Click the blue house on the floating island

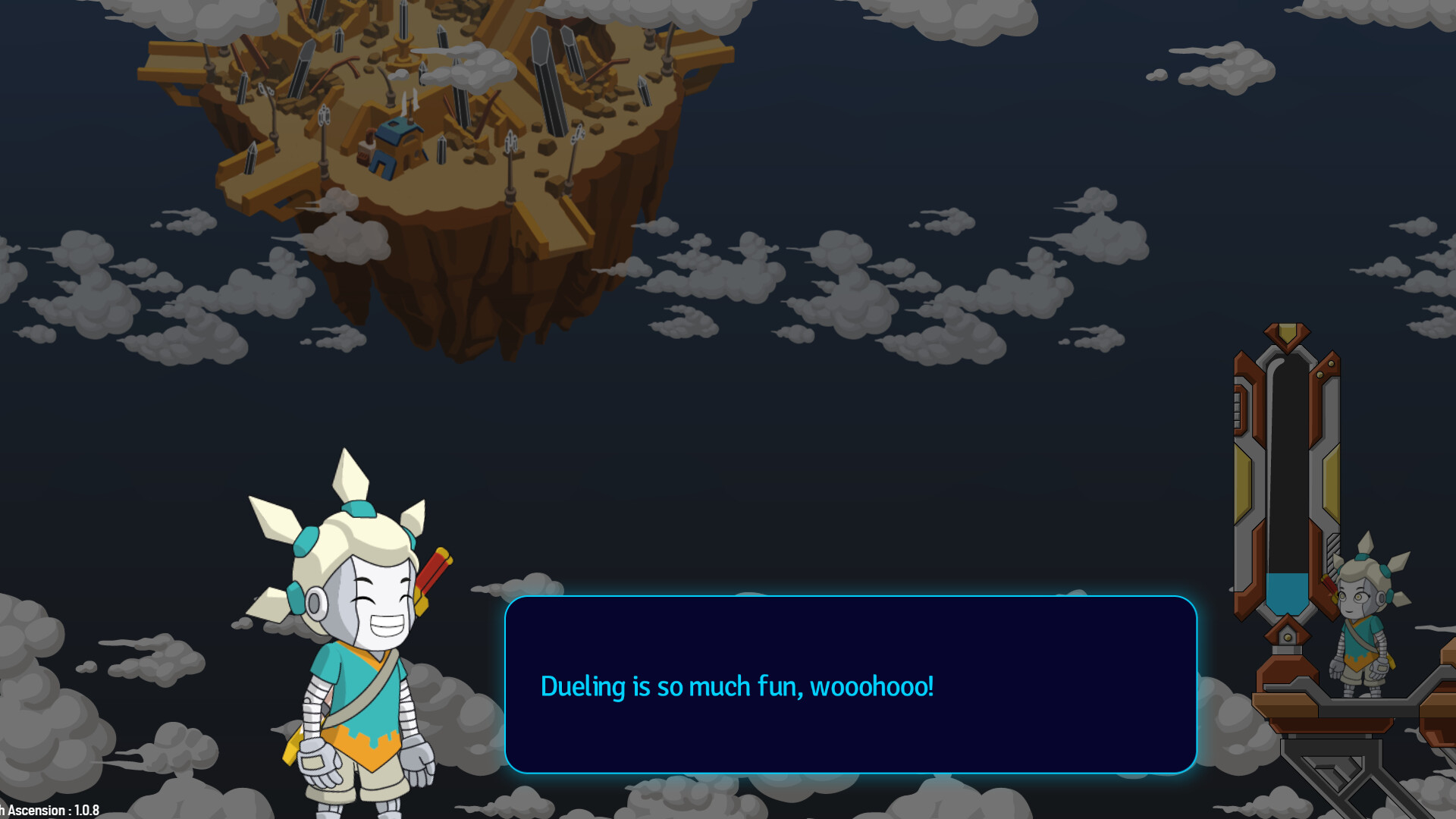tap(396, 152)
